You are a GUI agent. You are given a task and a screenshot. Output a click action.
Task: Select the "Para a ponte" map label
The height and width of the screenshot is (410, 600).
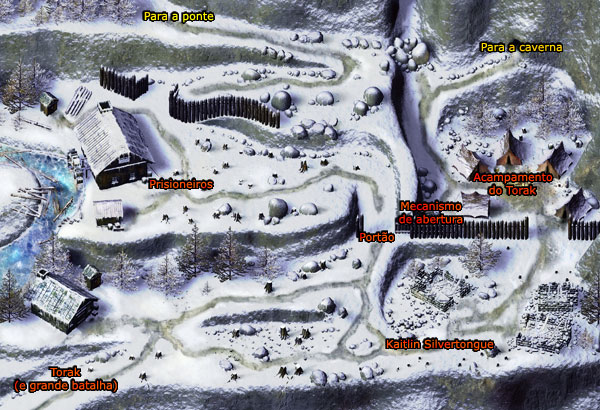tap(177, 16)
